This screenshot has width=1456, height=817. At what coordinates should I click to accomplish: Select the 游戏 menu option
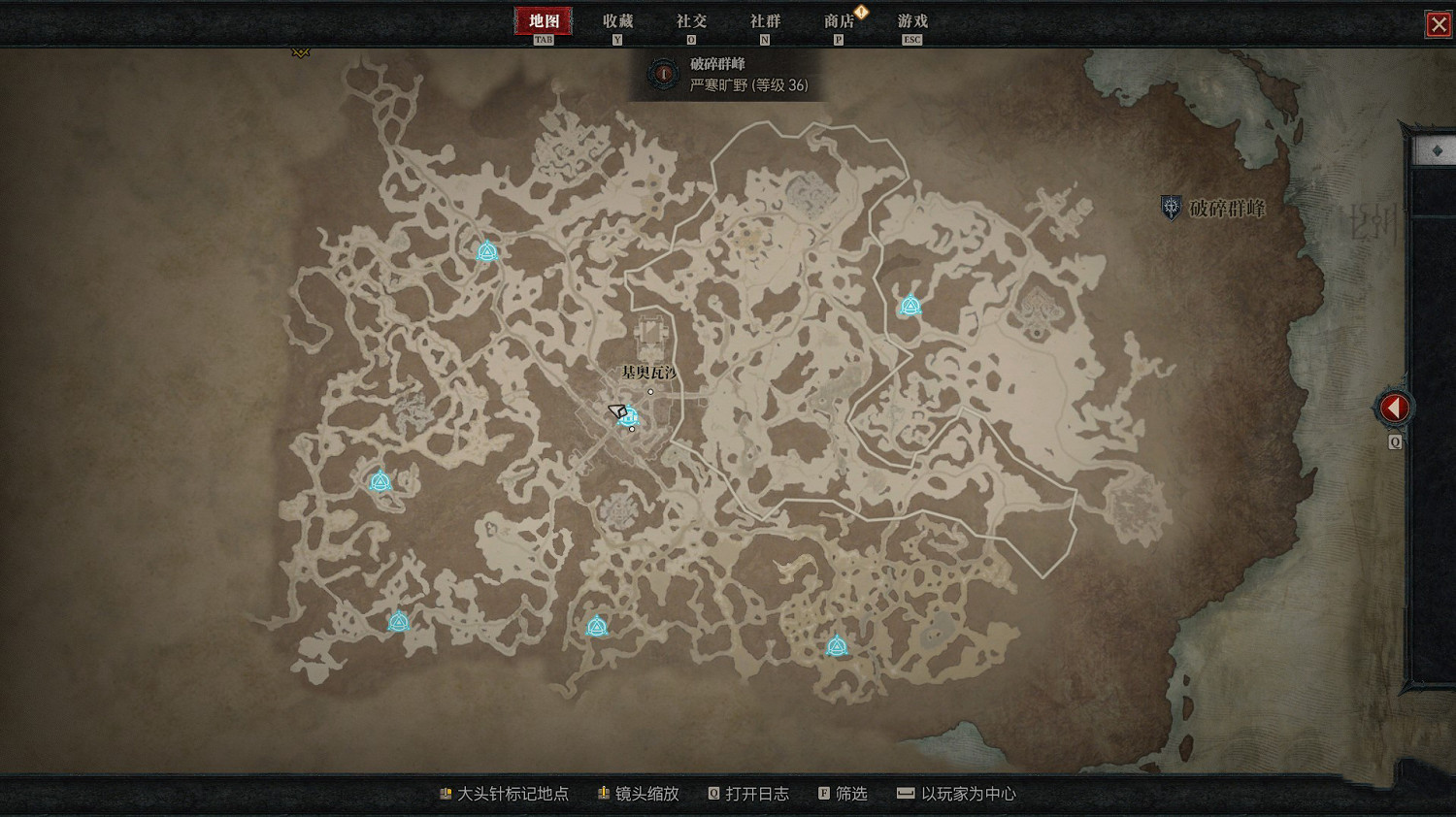click(x=910, y=19)
